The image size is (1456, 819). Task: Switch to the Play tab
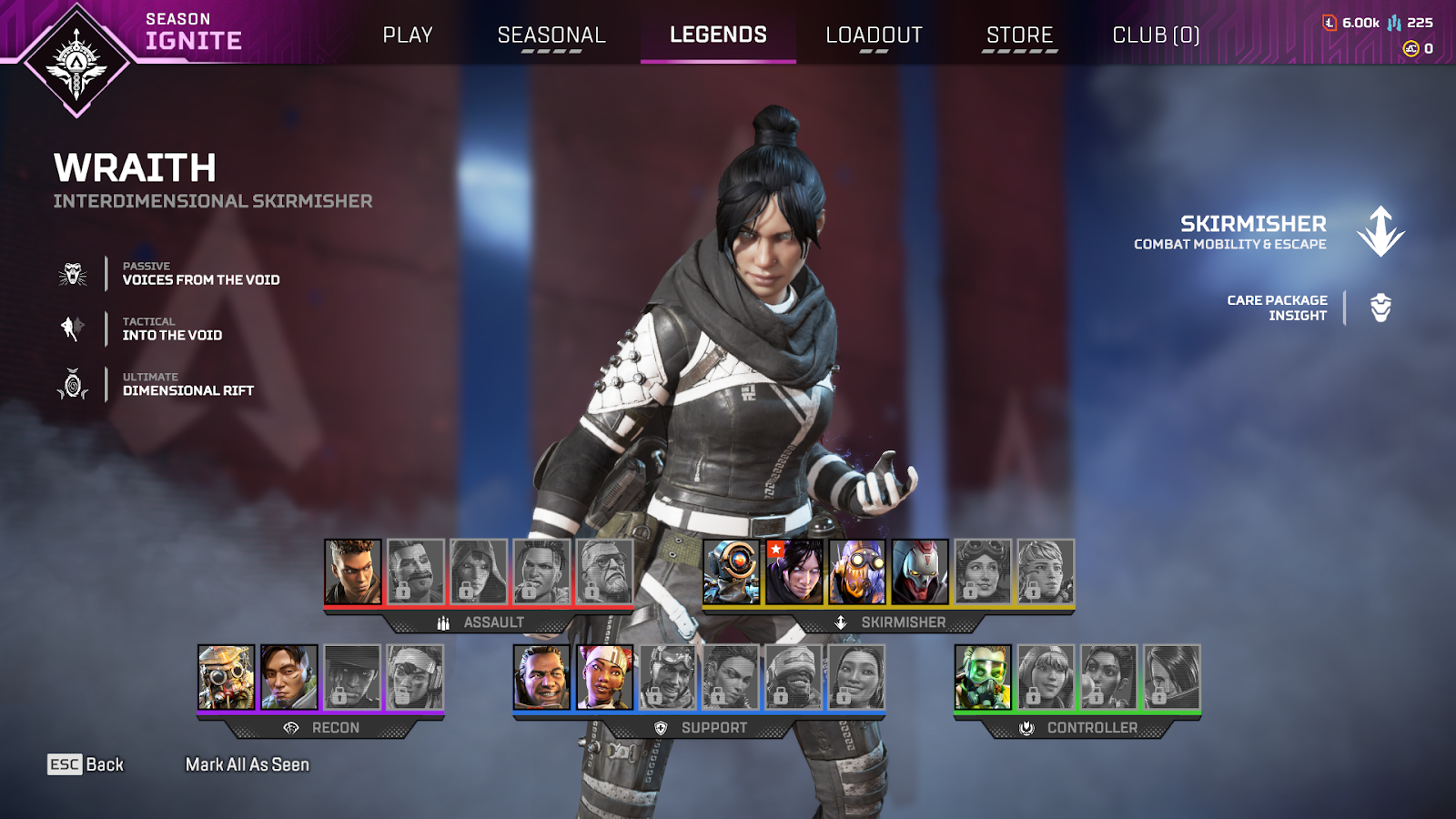point(407,35)
